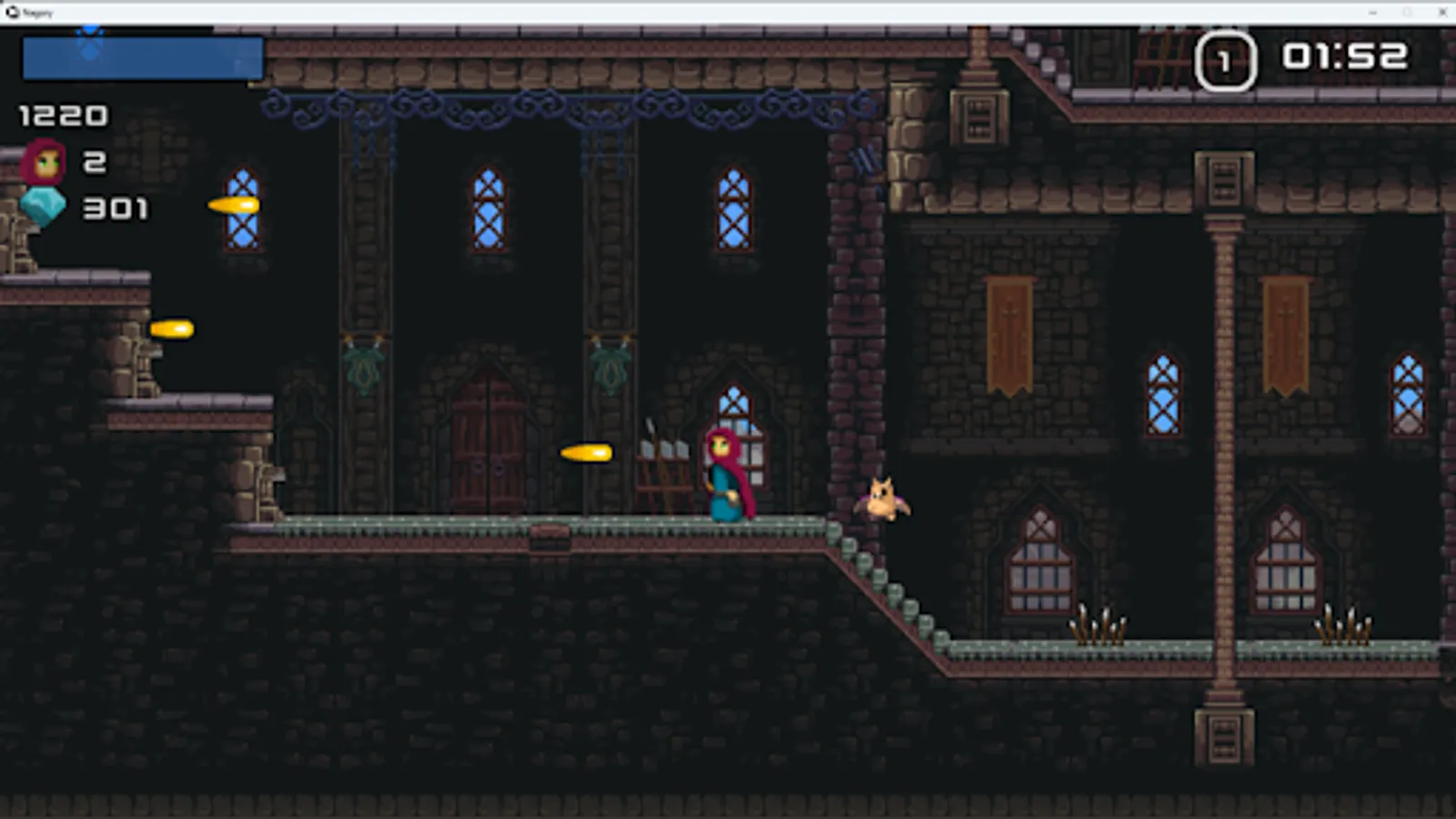Minimize the game window

point(1370,13)
